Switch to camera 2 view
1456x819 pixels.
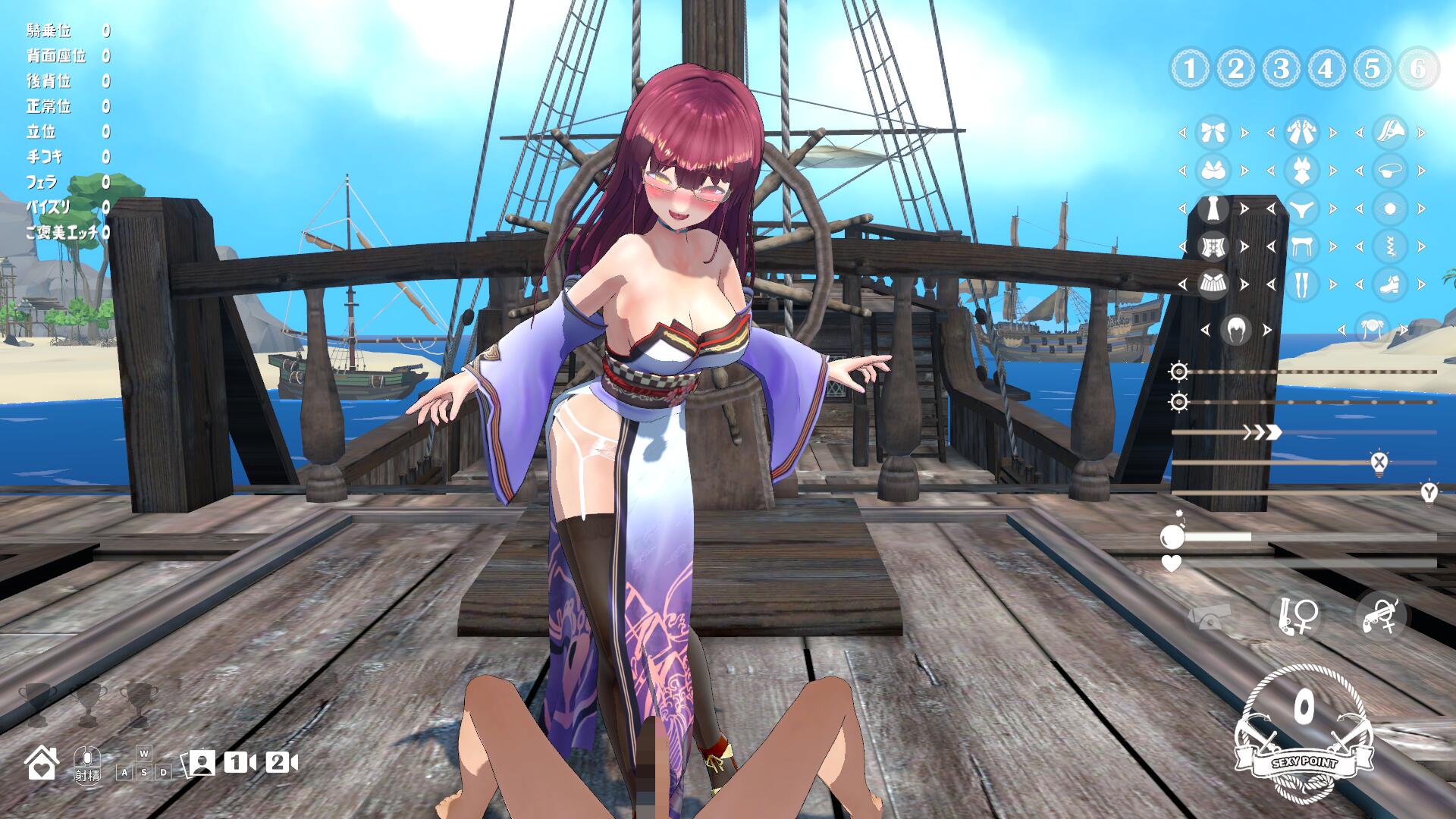[x=281, y=762]
